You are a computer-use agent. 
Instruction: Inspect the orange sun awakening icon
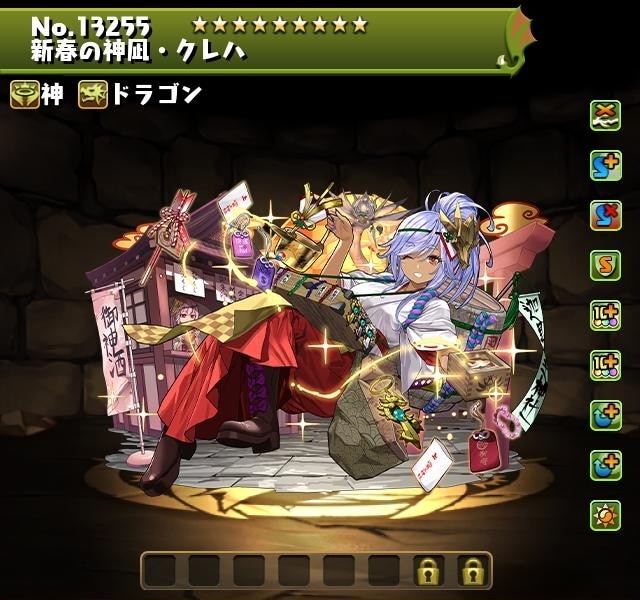605,515
